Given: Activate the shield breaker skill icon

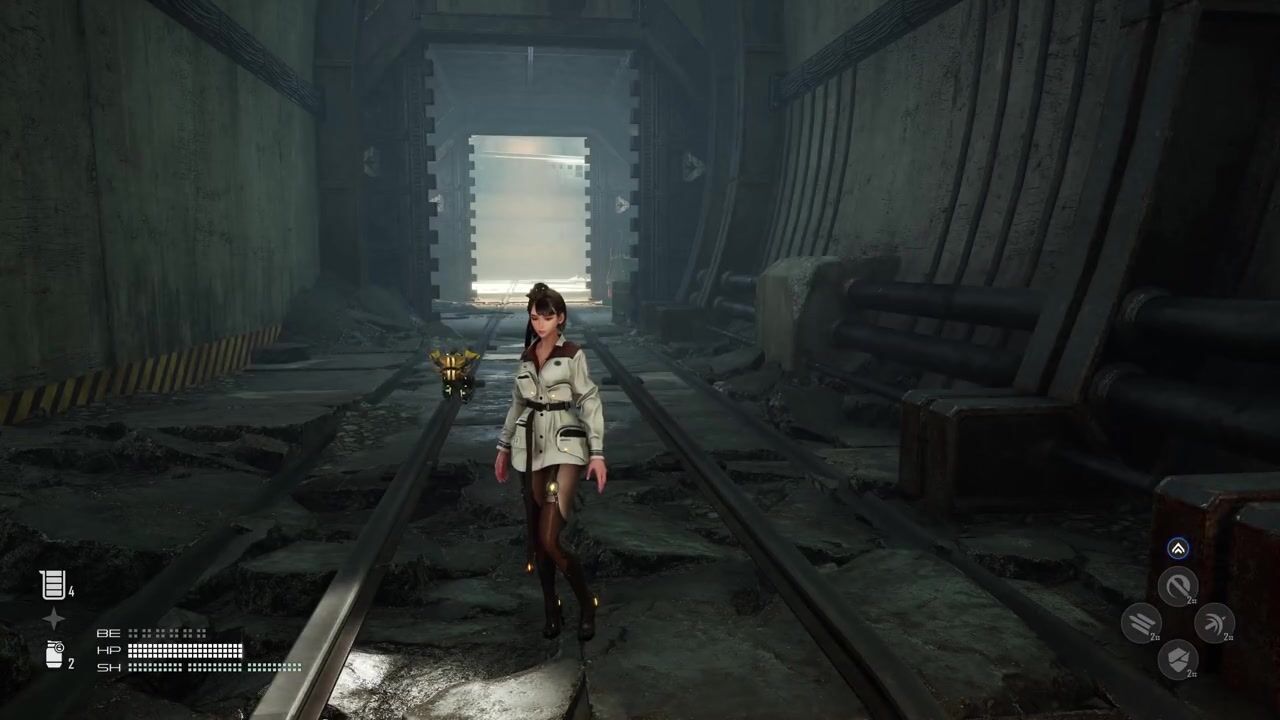Looking at the screenshot, I should coord(1178,659).
